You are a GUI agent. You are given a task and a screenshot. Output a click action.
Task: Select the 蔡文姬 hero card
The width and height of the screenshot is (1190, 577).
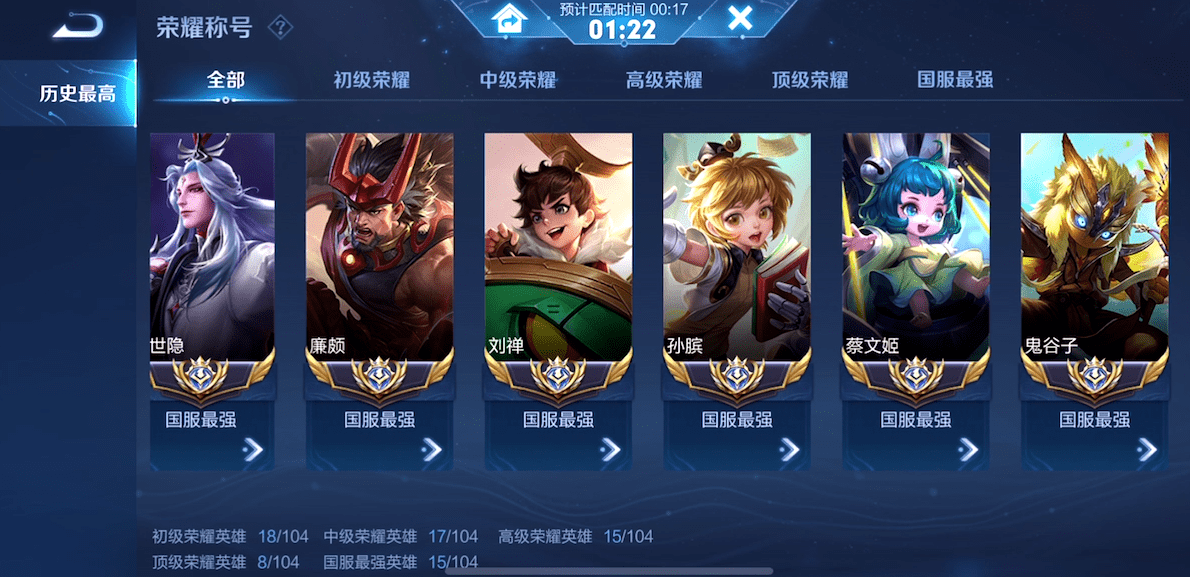[x=916, y=250]
